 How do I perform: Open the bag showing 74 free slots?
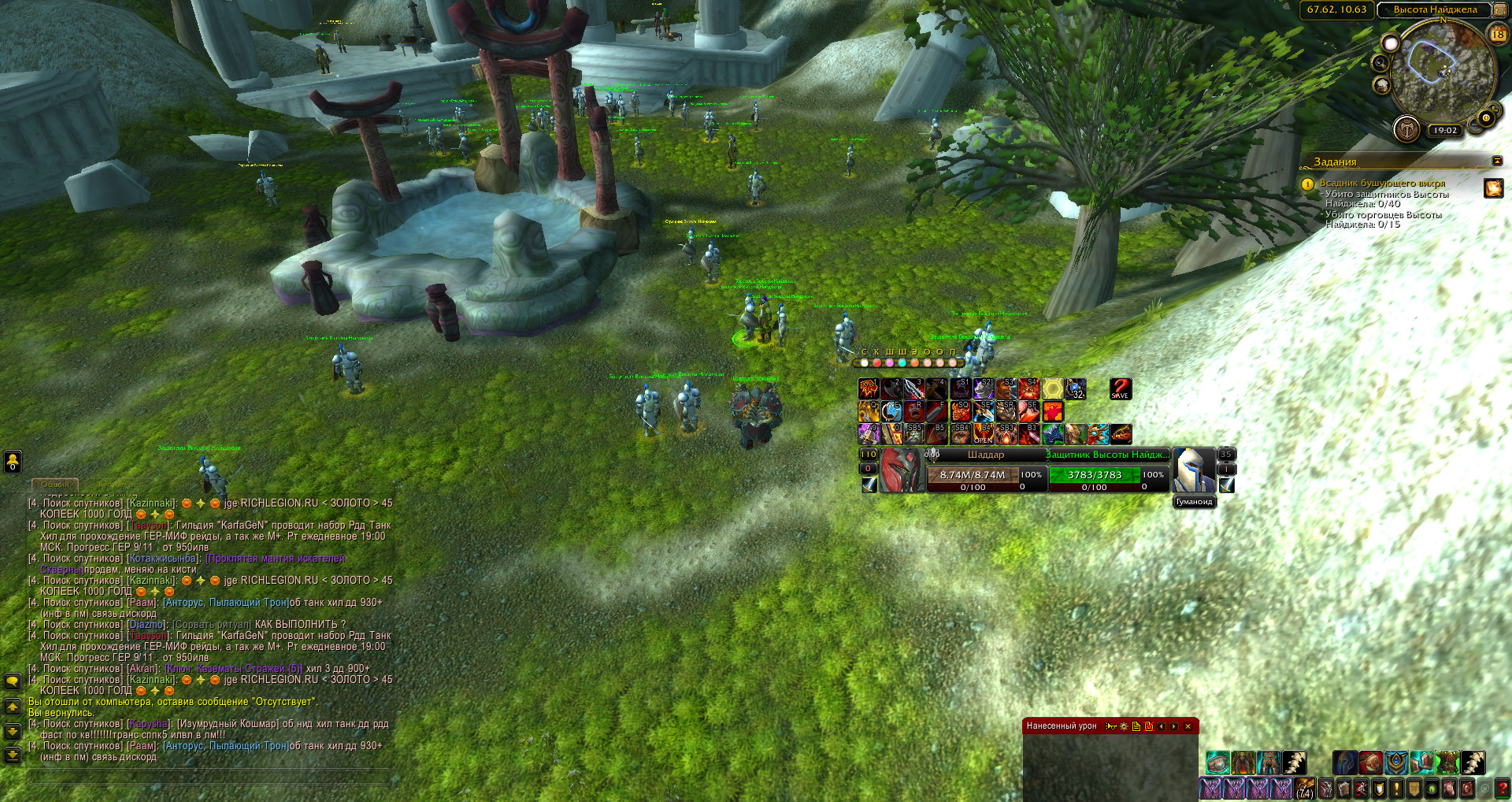[1305, 788]
